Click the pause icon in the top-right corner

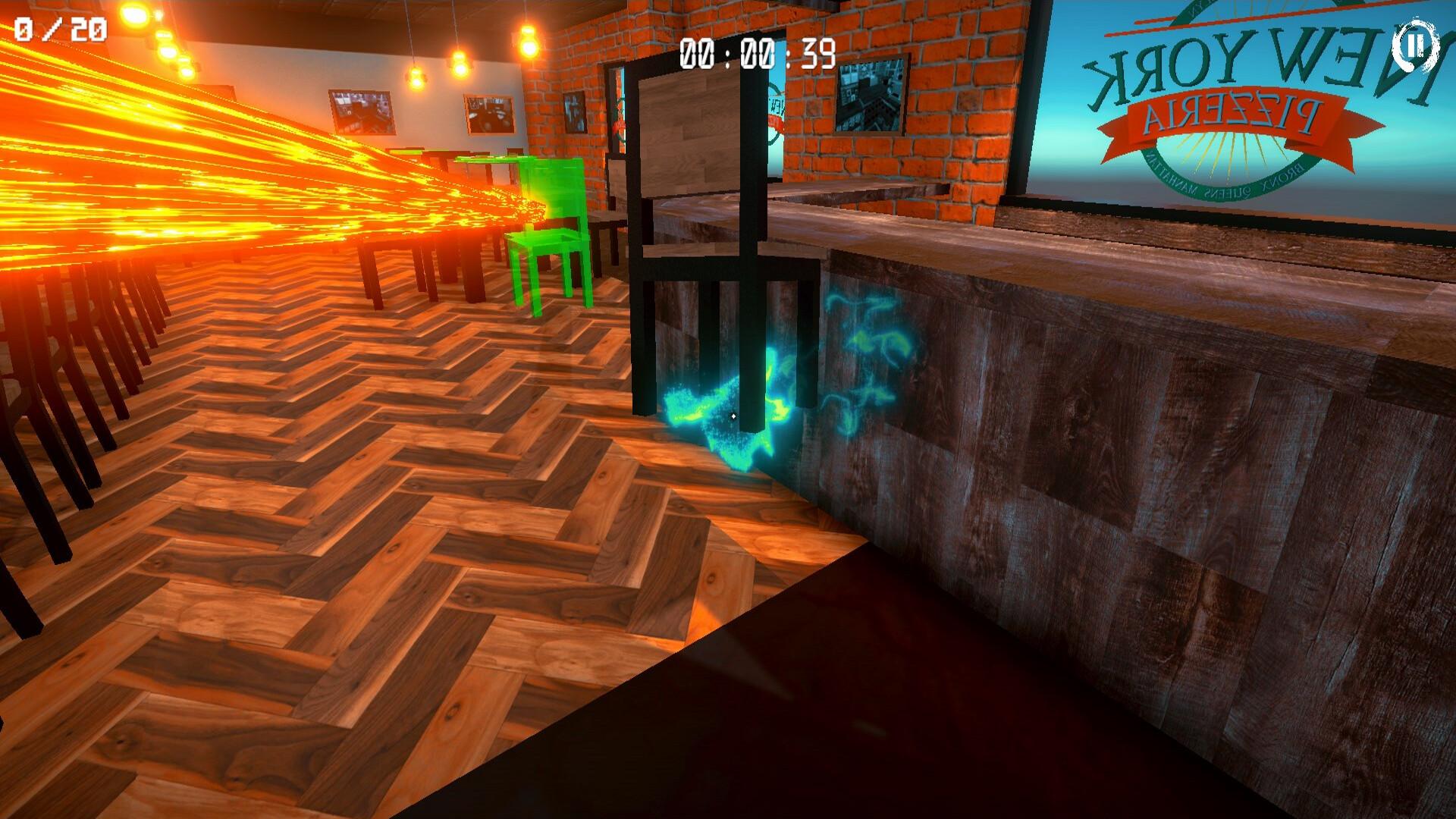coord(1415,47)
